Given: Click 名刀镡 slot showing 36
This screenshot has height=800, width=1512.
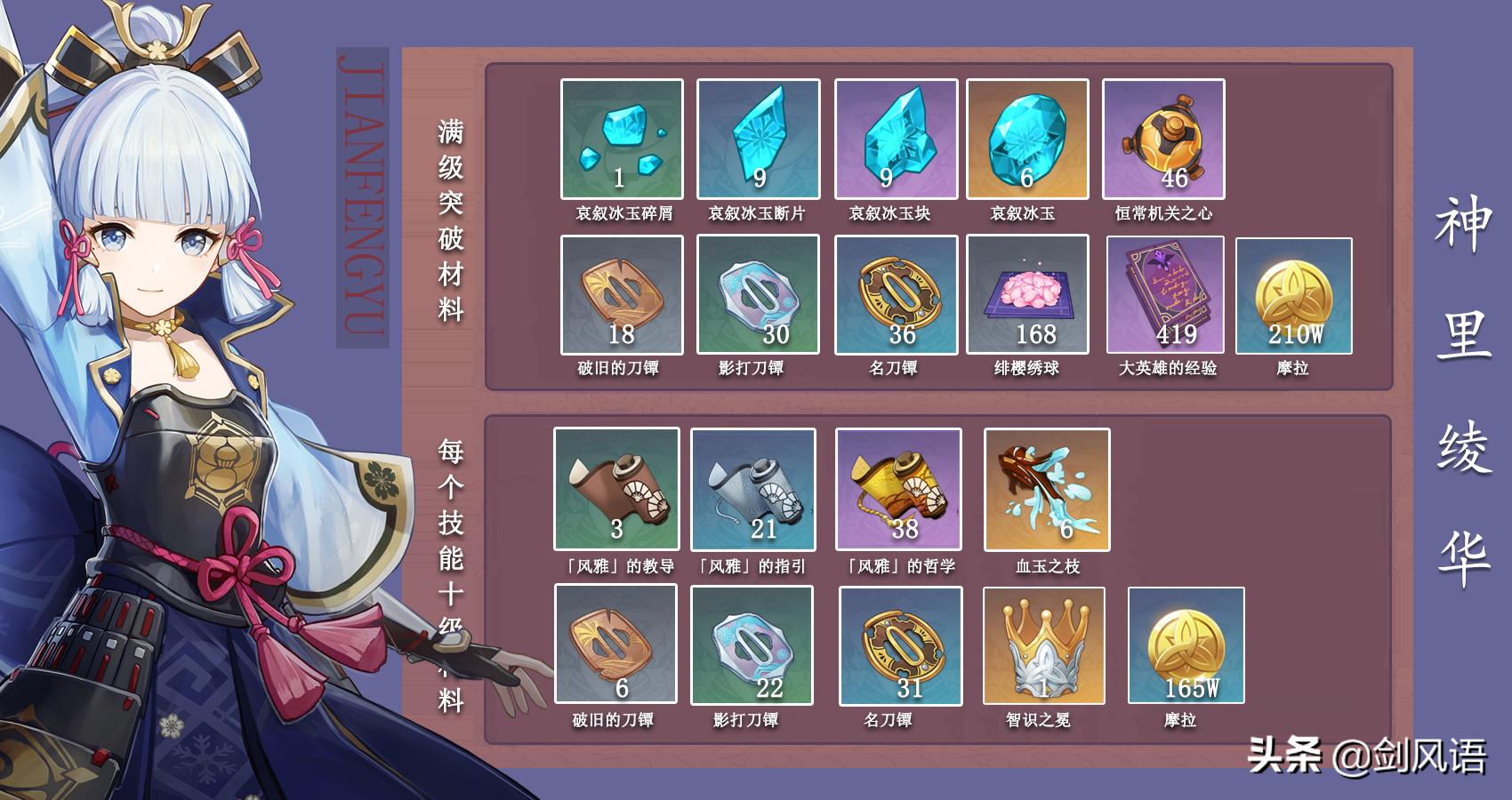Looking at the screenshot, I should pyautogui.click(x=896, y=295).
